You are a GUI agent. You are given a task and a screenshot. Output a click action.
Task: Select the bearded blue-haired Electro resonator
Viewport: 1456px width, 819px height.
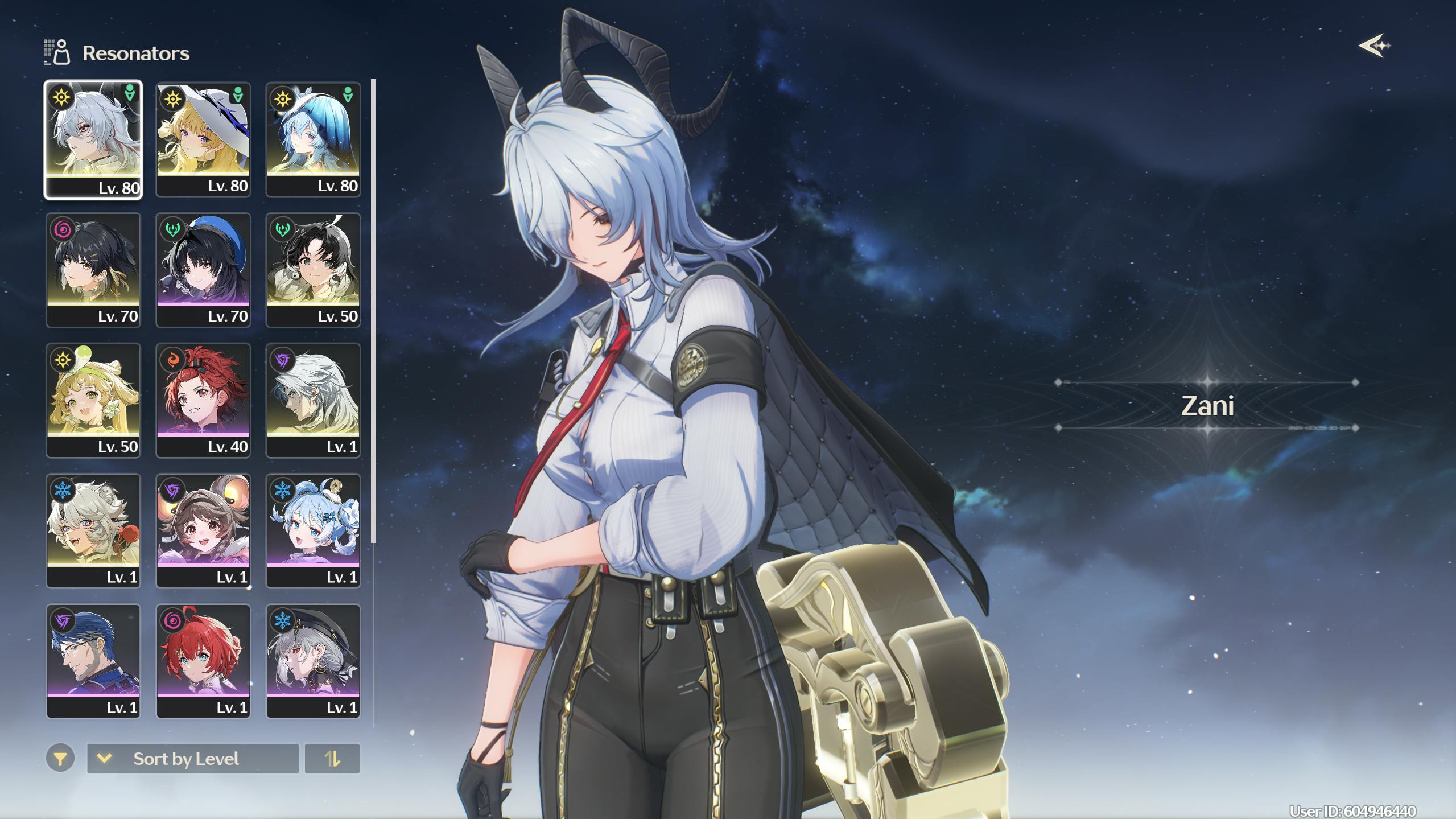click(x=93, y=661)
